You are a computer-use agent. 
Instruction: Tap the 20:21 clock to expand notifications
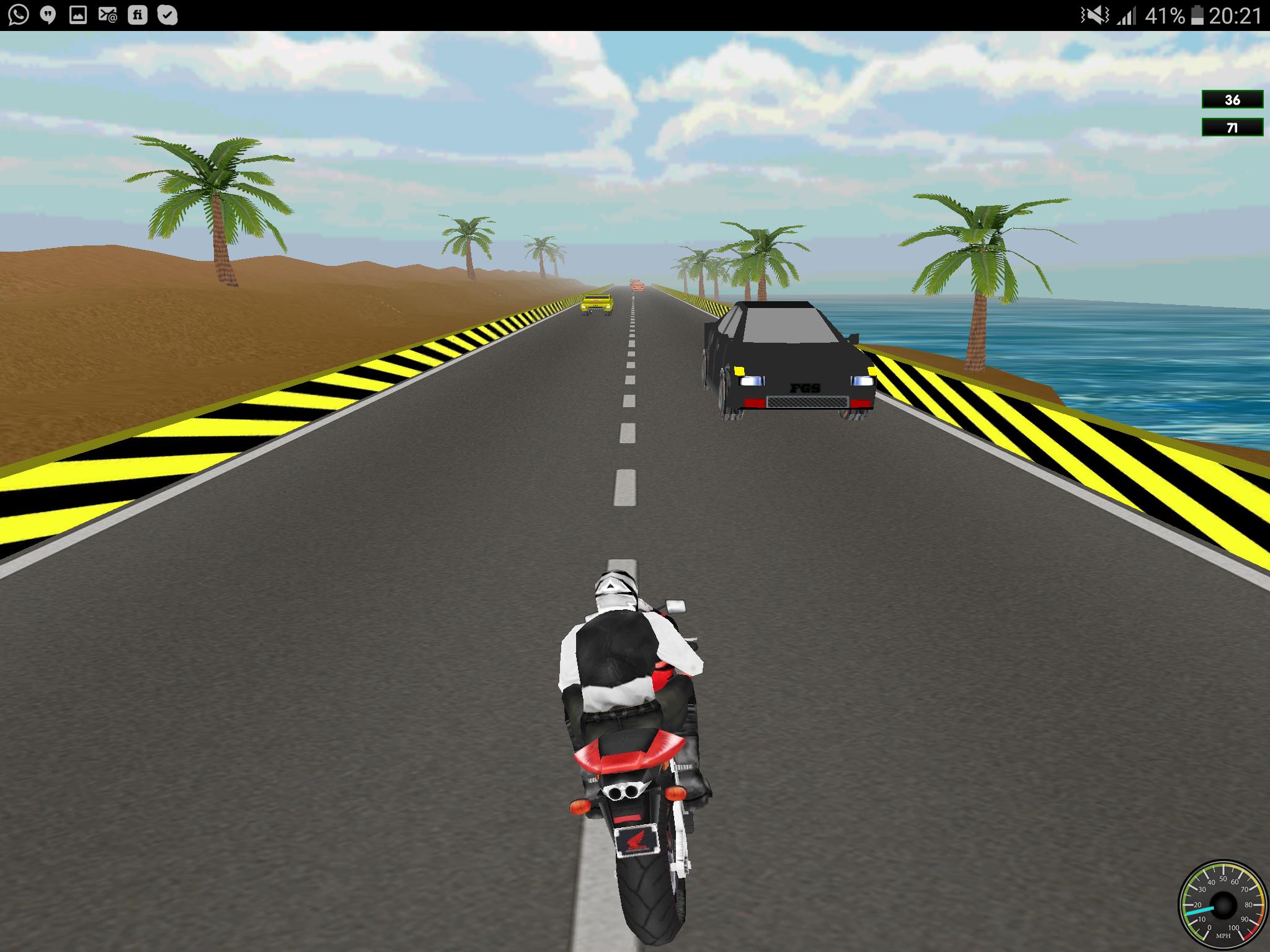click(x=1234, y=14)
